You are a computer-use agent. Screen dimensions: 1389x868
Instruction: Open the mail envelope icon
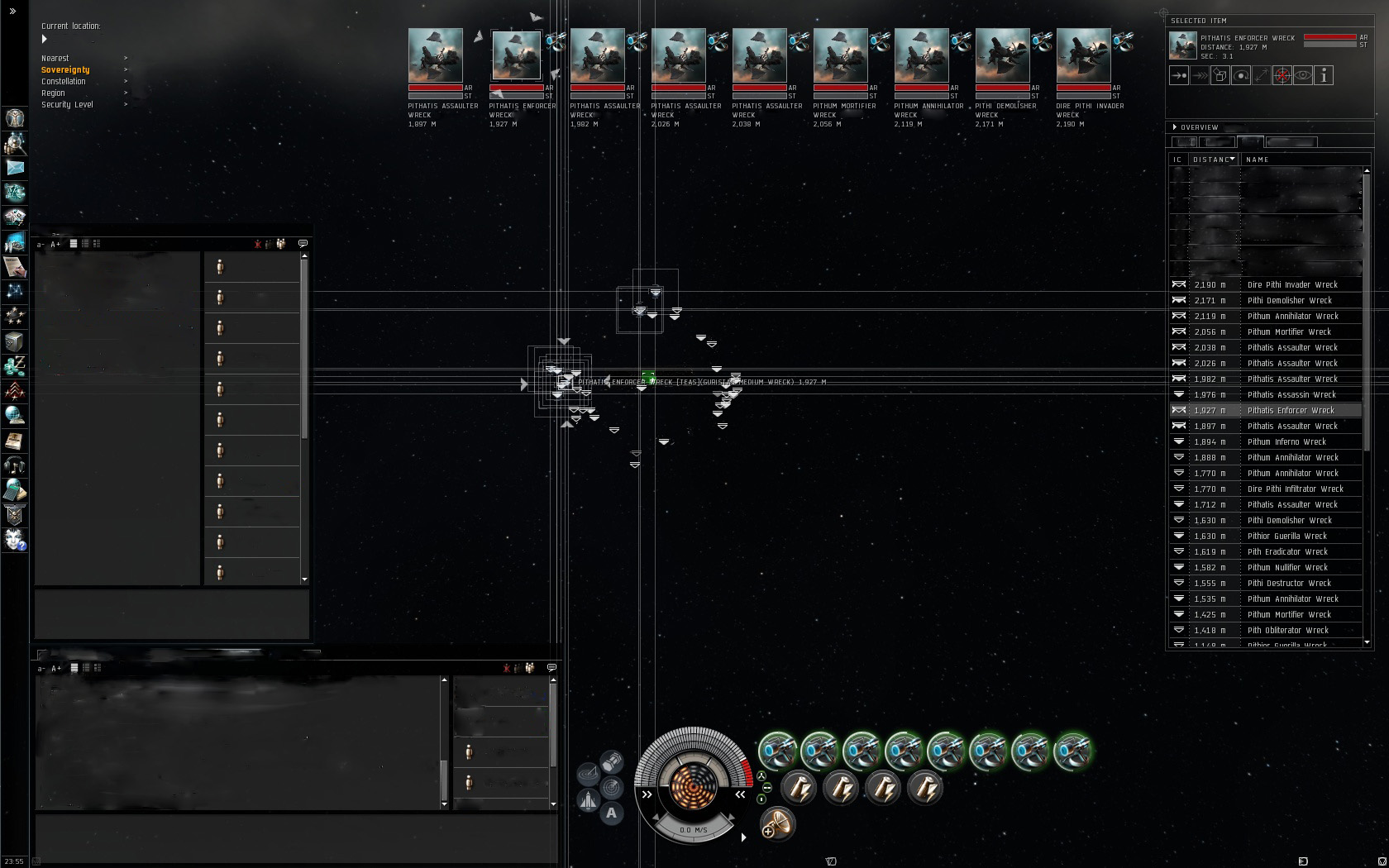[14, 168]
